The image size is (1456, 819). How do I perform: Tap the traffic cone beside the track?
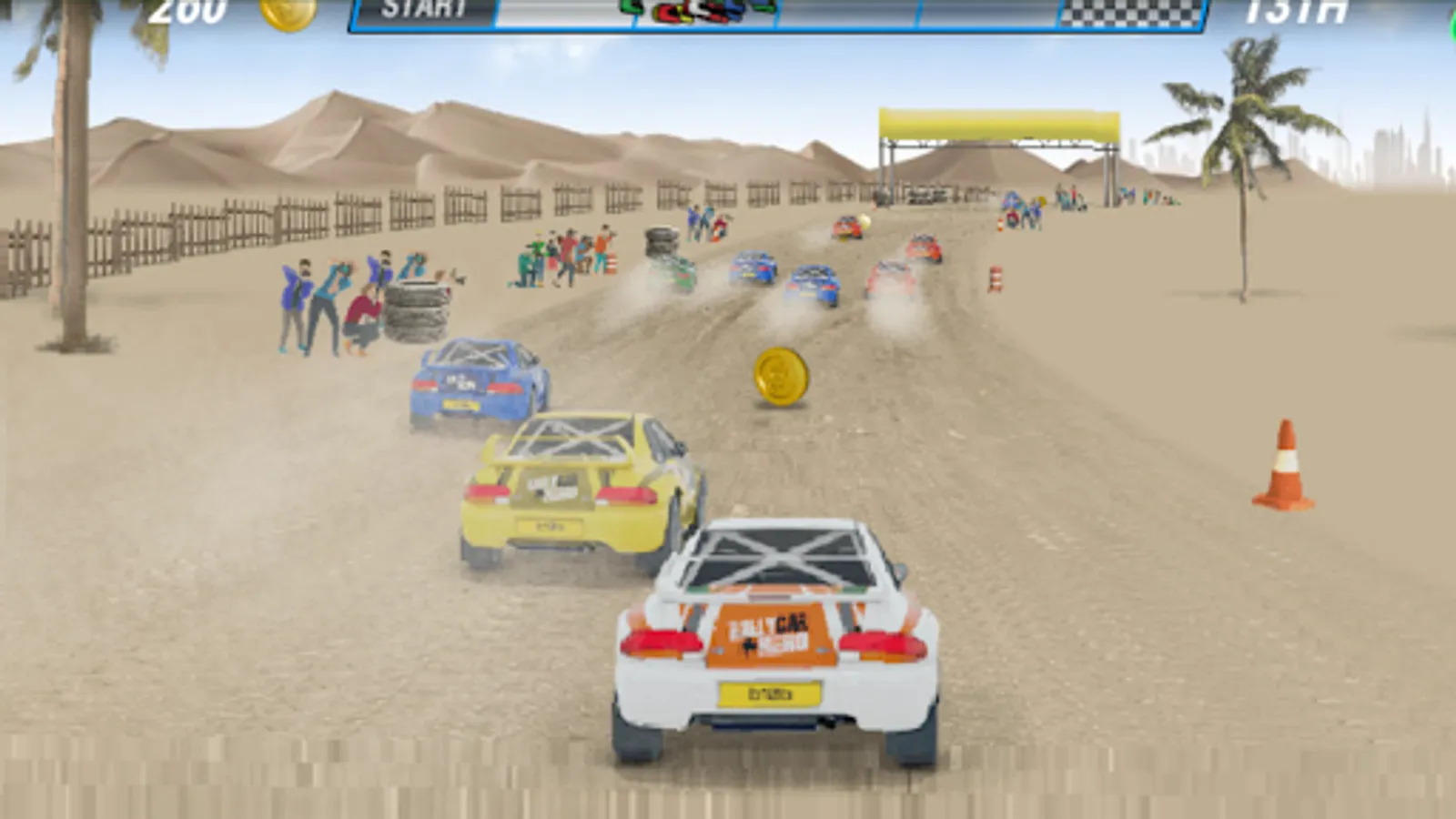[1283, 464]
